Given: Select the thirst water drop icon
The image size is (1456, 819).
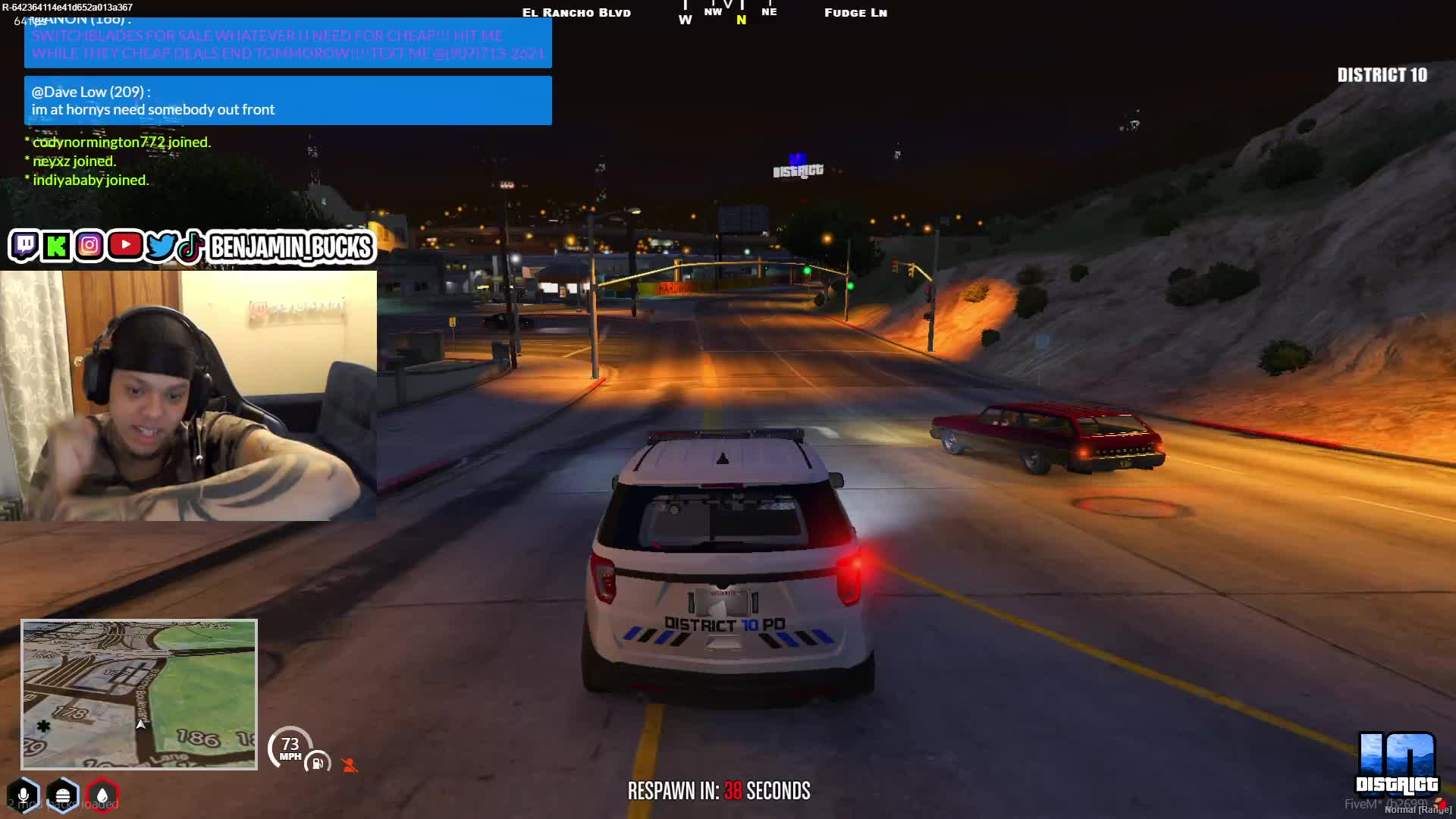Looking at the screenshot, I should 102,795.
